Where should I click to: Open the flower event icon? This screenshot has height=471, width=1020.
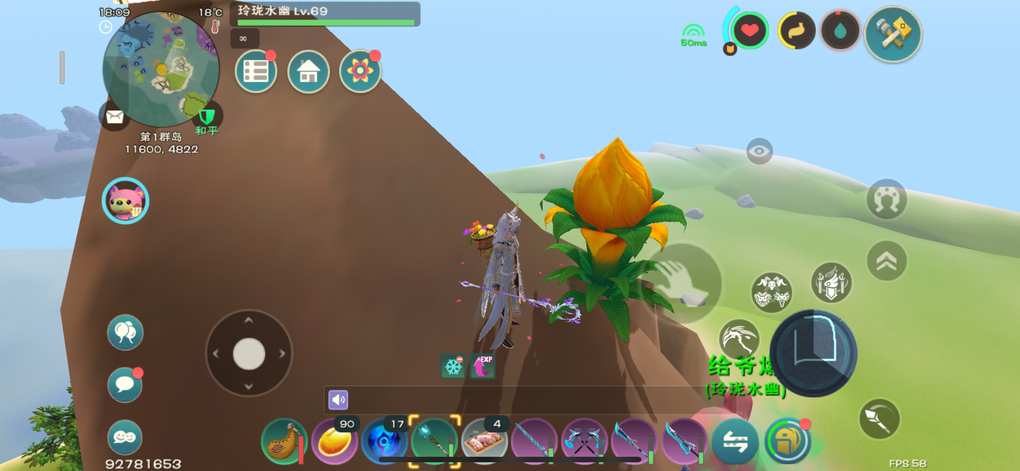tap(360, 71)
